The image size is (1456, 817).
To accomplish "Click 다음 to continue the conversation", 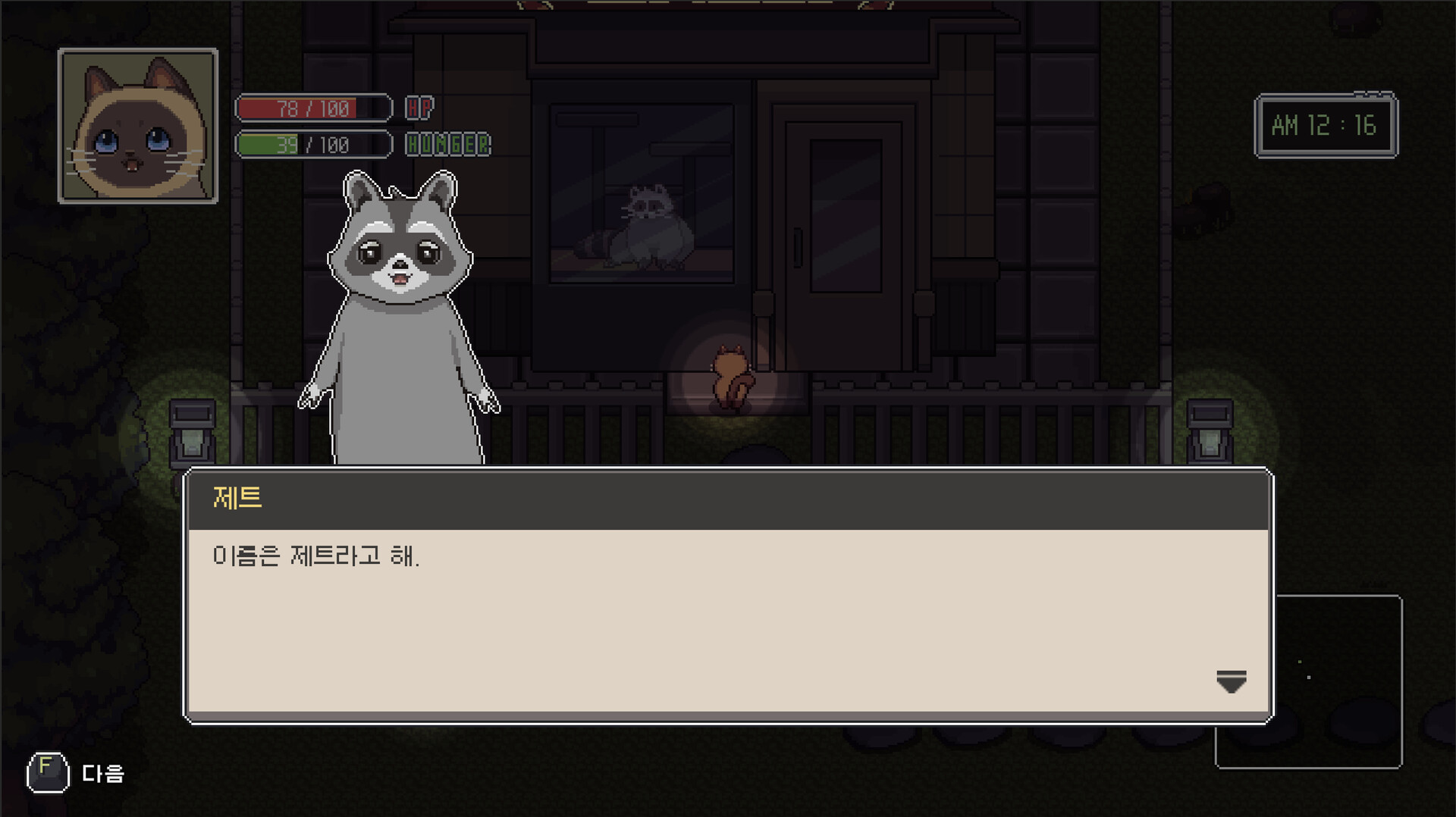I will click(x=102, y=775).
